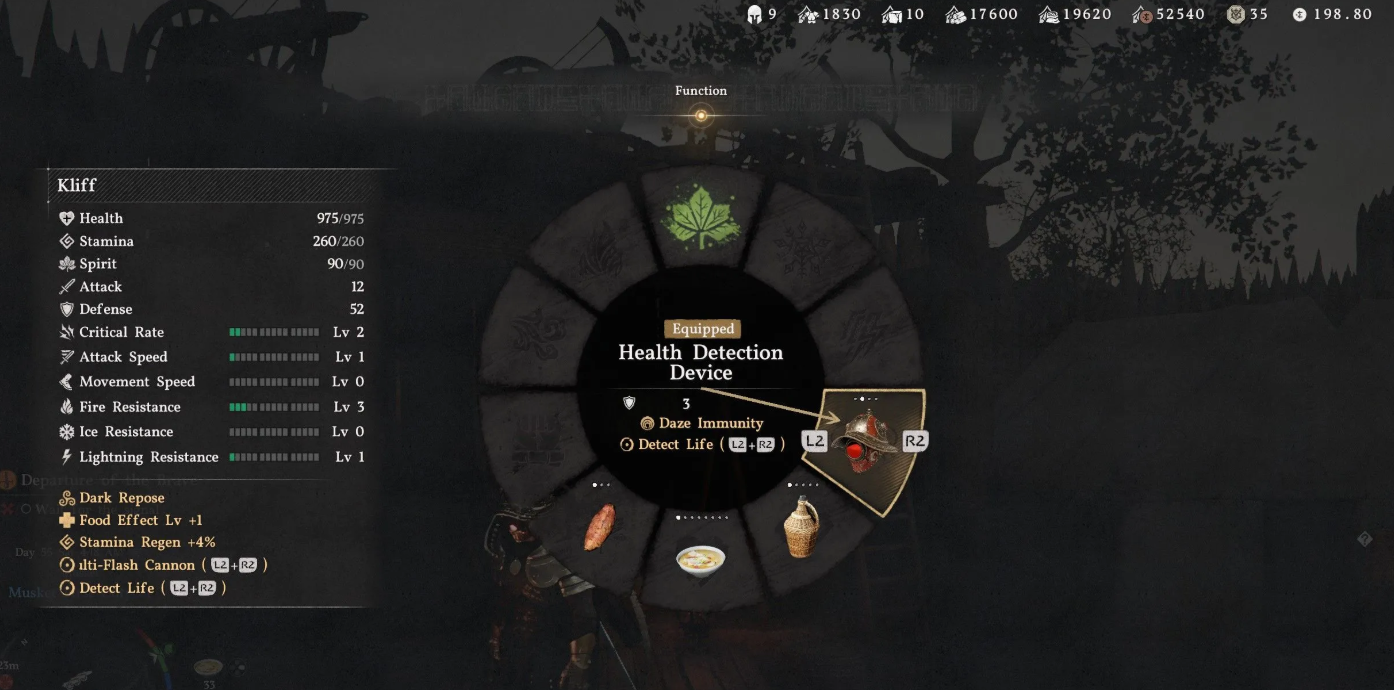Select the roasted sweet potato slot
1394x690 pixels.
tap(600, 527)
